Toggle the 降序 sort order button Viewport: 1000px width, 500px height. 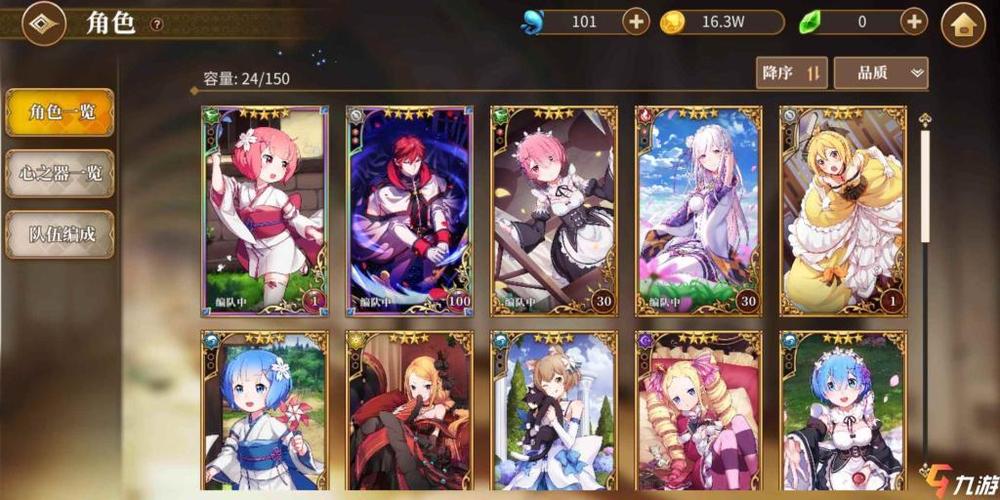(x=791, y=73)
